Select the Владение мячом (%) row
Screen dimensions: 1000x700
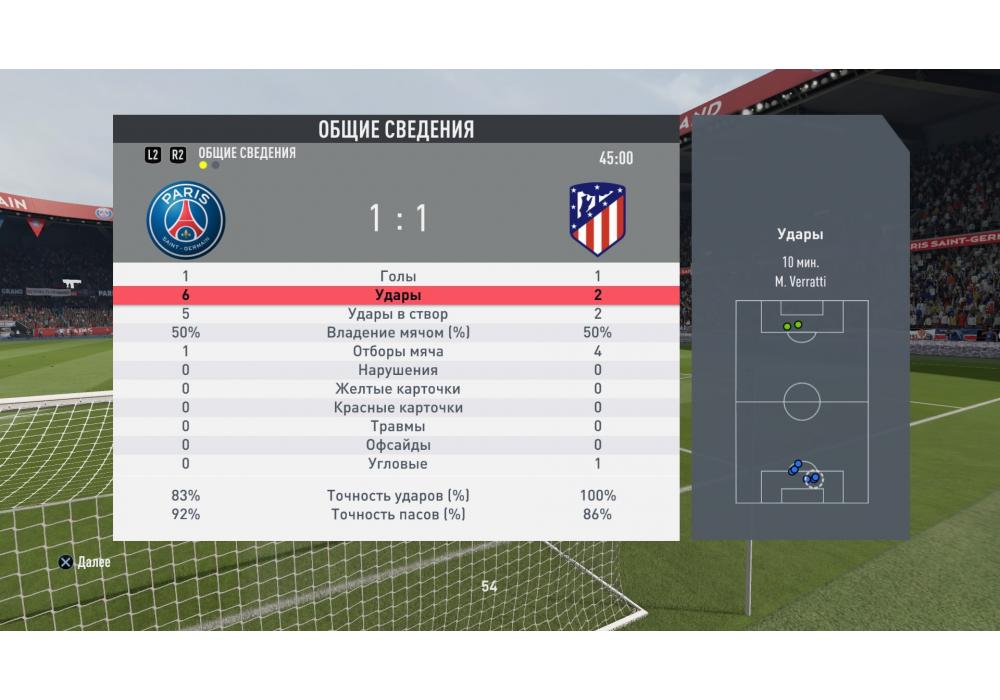(397, 333)
